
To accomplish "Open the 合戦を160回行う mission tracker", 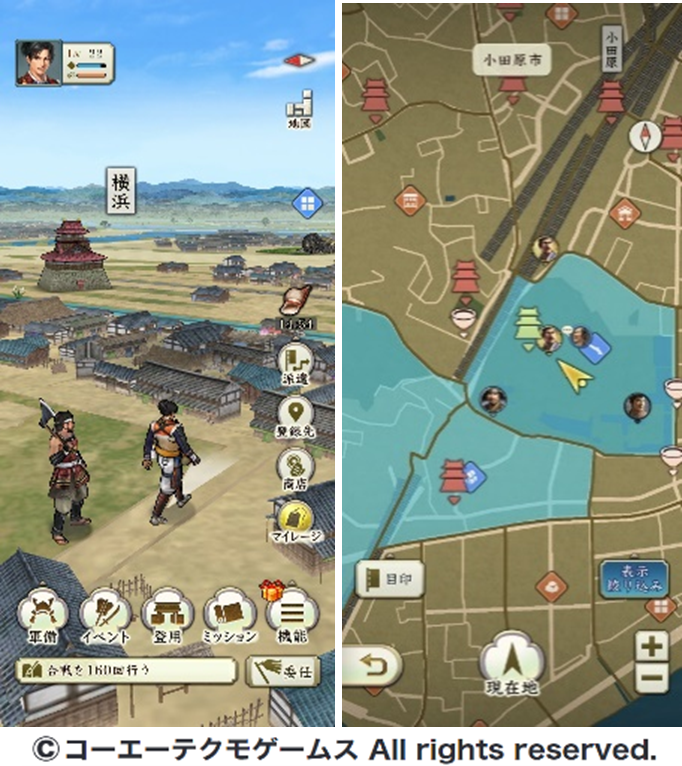I will (x=126, y=670).
